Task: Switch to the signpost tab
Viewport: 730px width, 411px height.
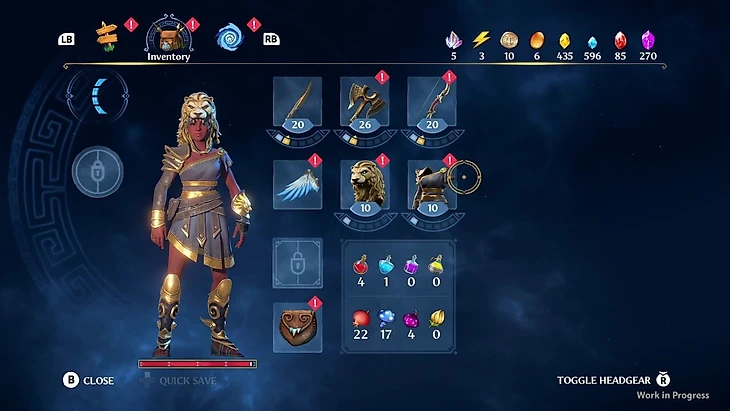Action: tap(106, 38)
